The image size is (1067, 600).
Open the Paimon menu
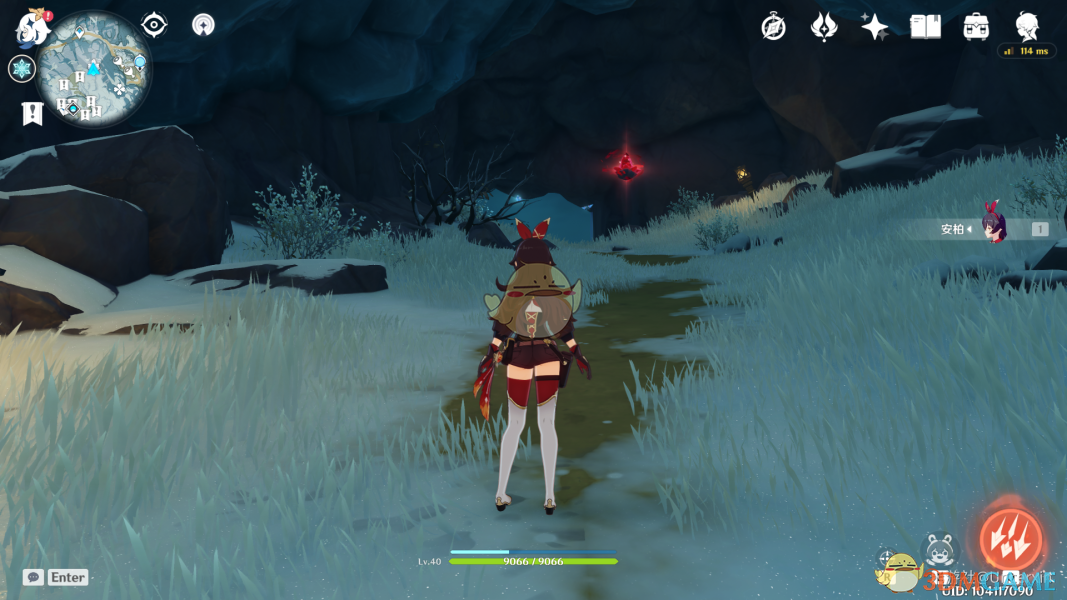pos(32,29)
